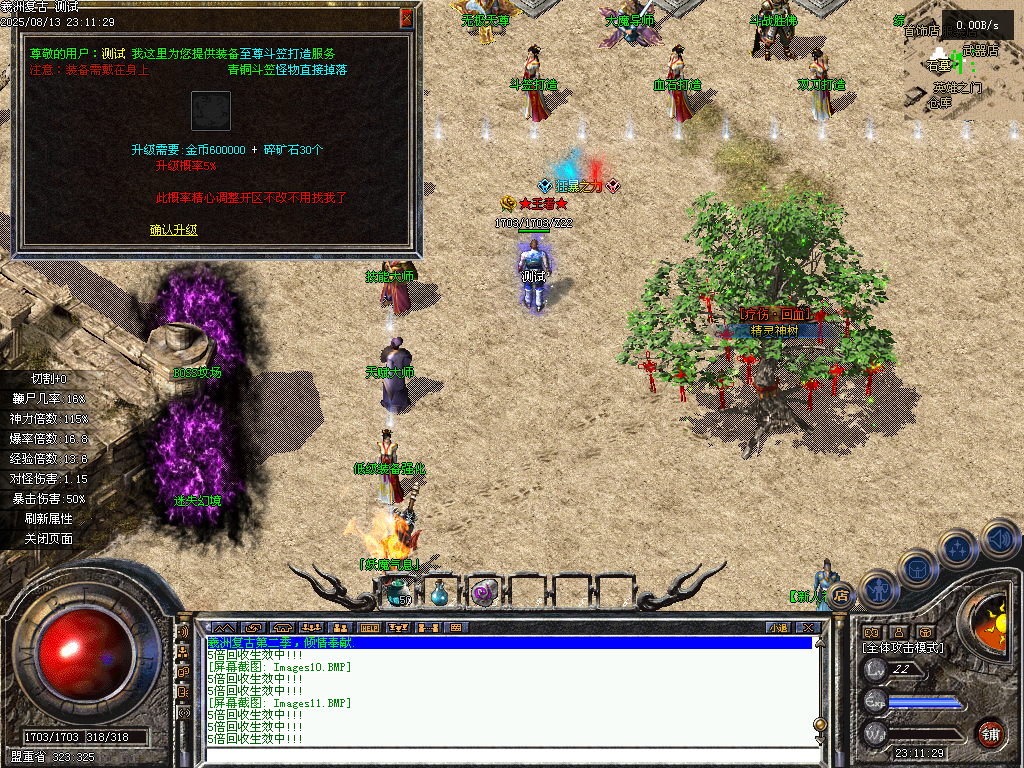Close the stats page via 关闭页面
Image resolution: width=1024 pixels, height=768 pixels.
click(x=49, y=539)
